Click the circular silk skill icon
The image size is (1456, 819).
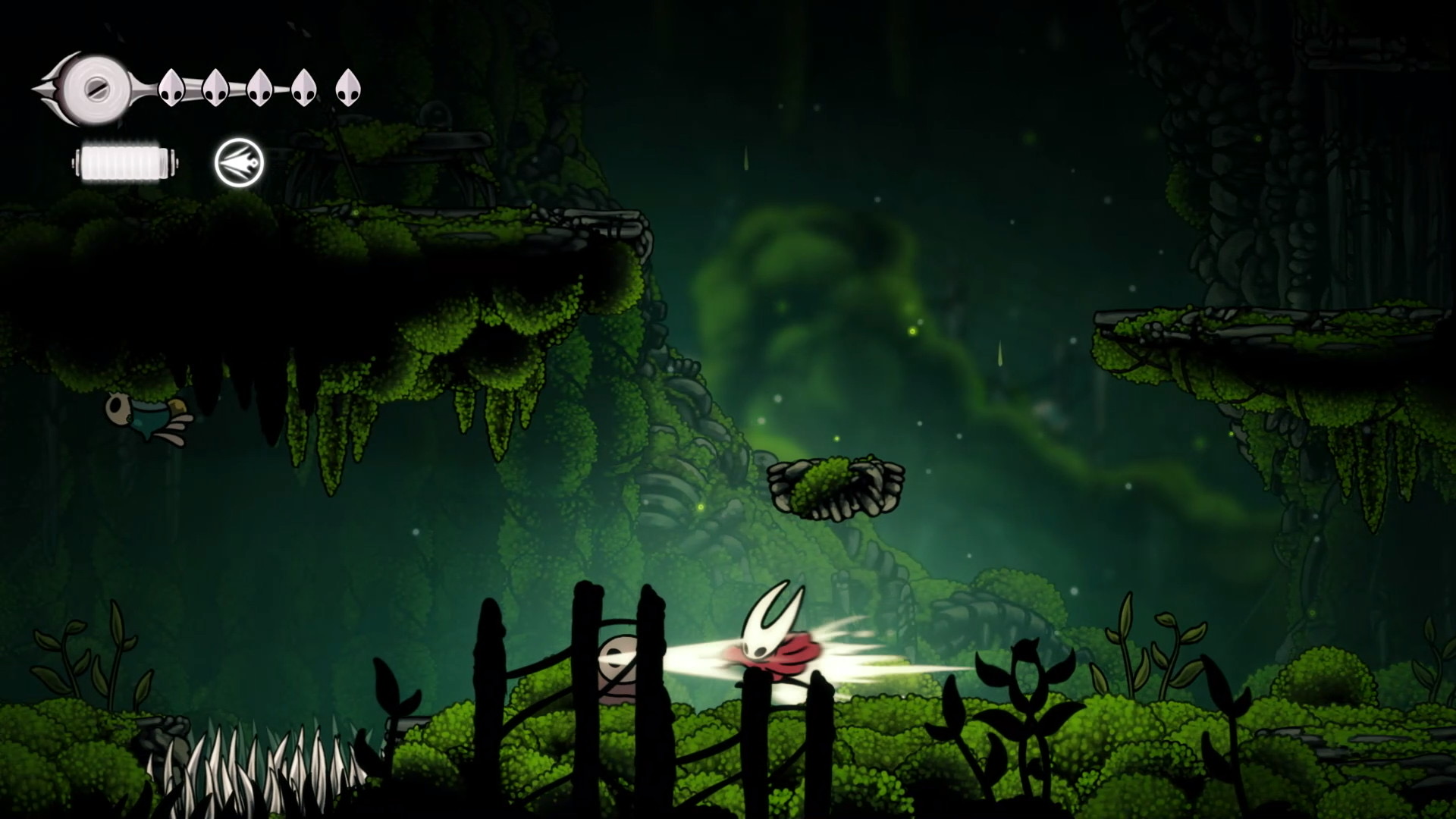[x=239, y=162]
